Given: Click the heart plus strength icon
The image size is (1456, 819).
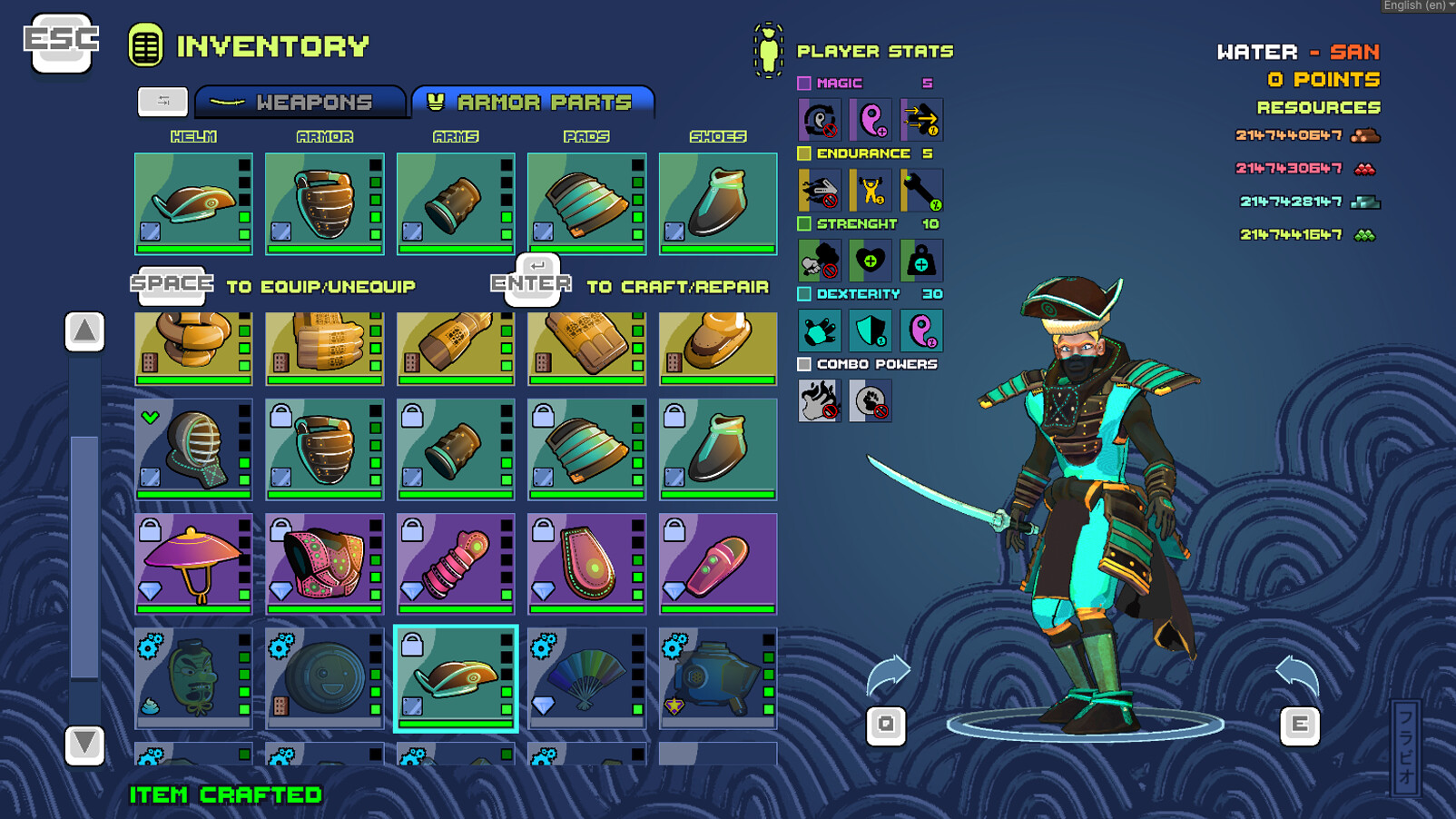Looking at the screenshot, I should (x=869, y=261).
